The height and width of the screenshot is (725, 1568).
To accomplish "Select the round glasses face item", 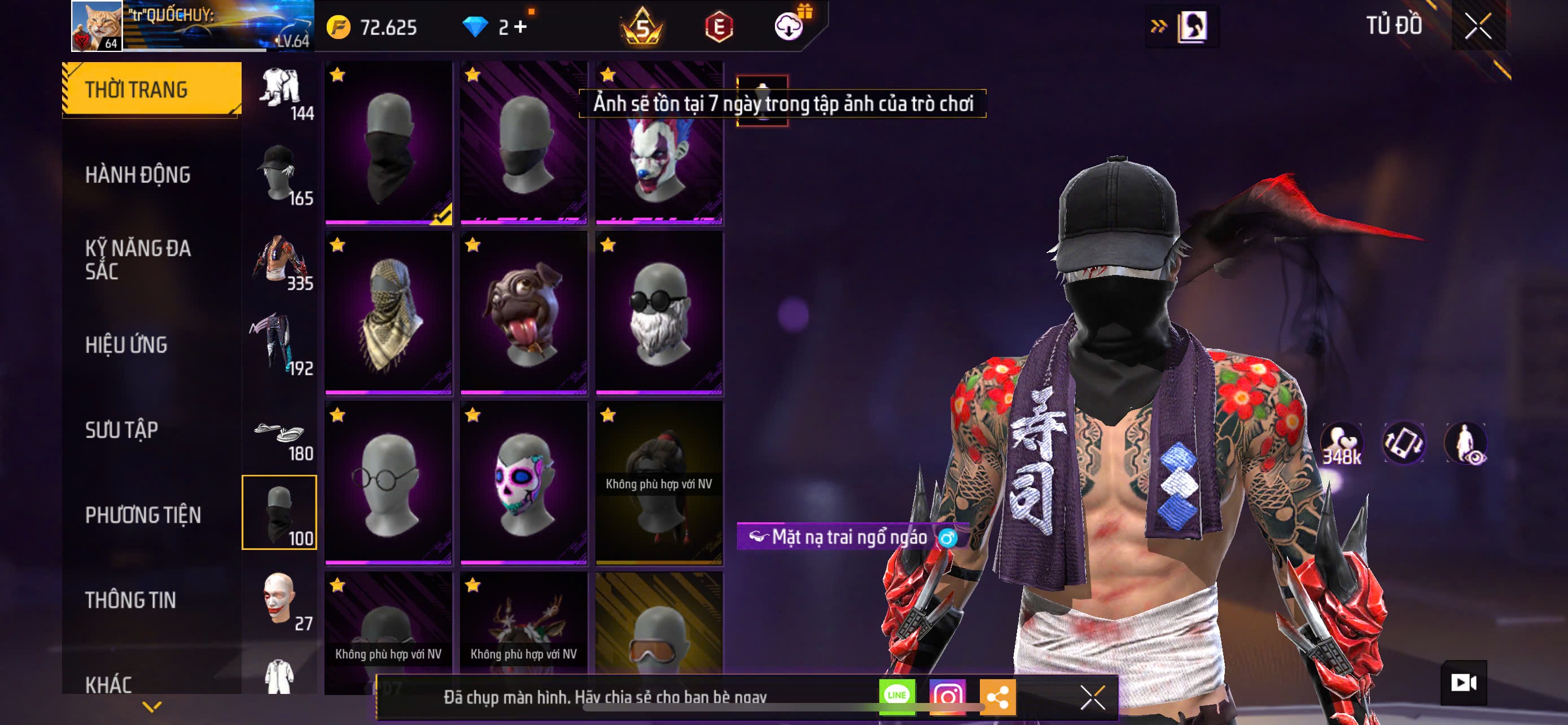I will click(388, 483).
